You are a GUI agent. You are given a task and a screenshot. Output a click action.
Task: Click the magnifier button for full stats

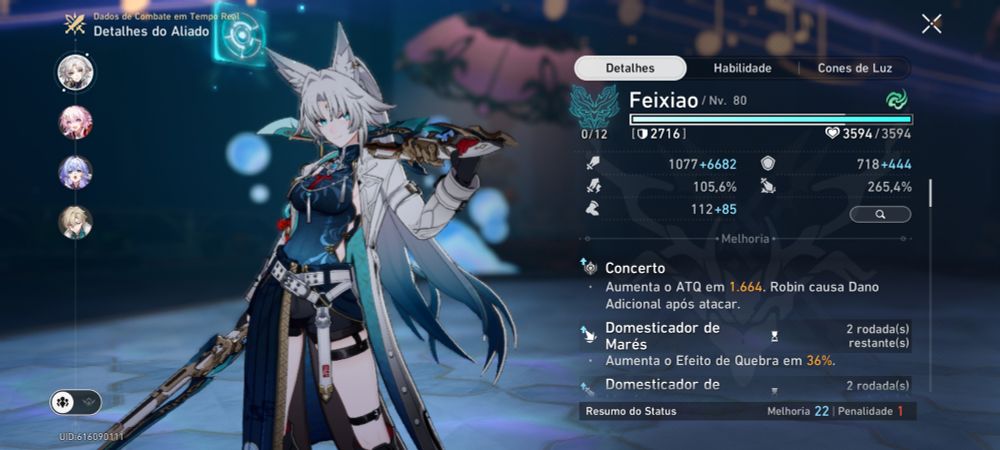[880, 214]
